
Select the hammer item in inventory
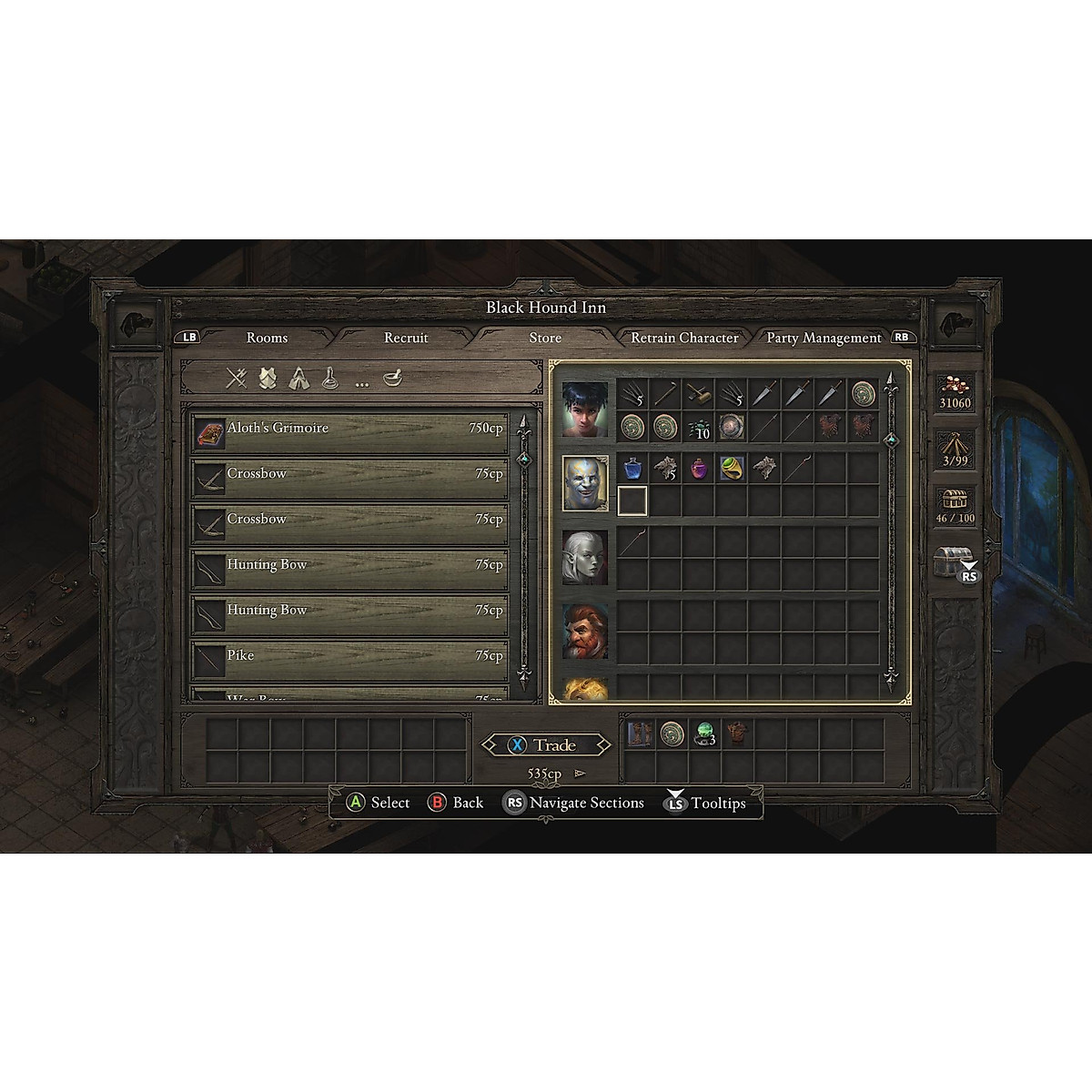coord(699,394)
